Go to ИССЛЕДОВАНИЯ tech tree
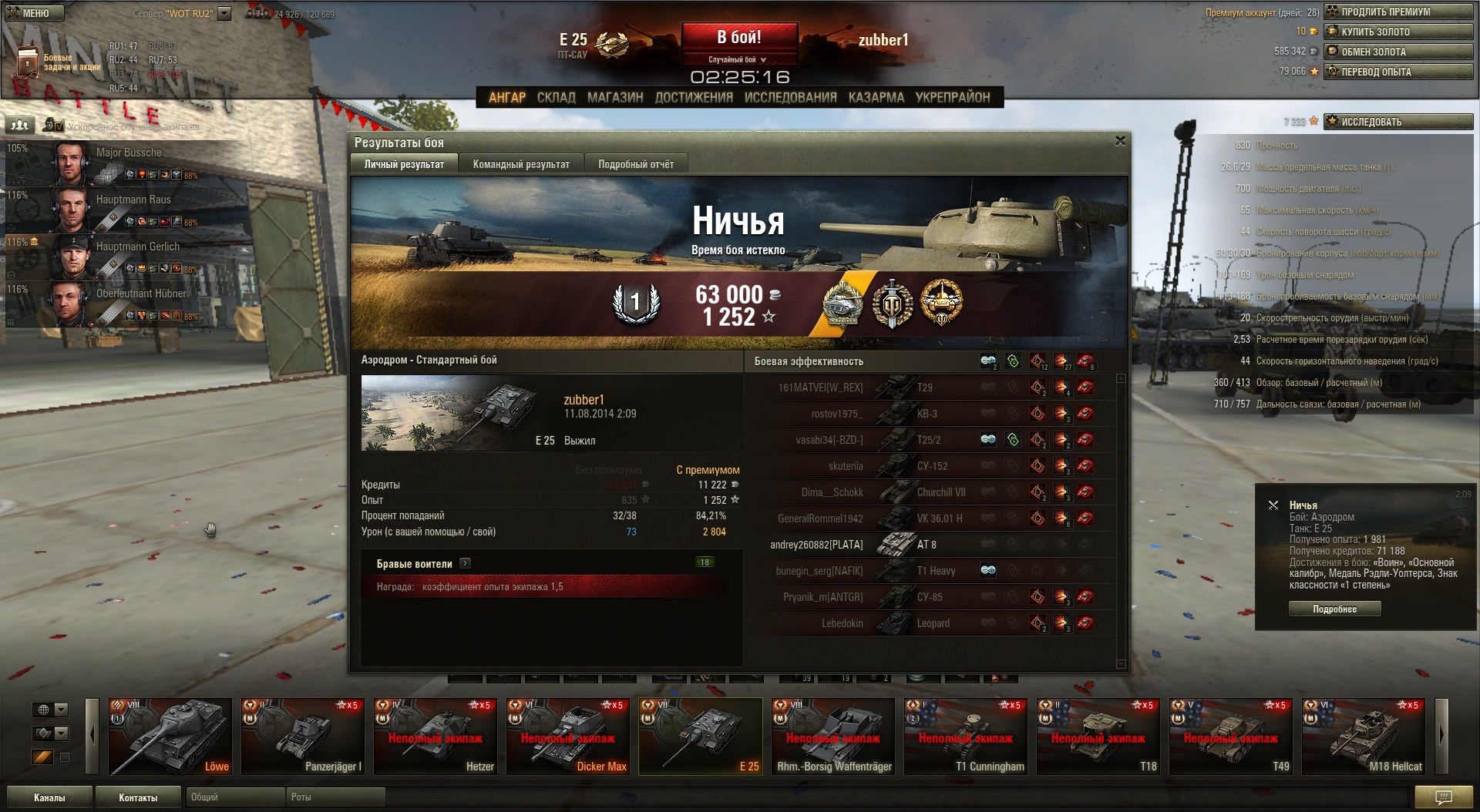Screen dimensions: 1480x812 tap(790, 97)
